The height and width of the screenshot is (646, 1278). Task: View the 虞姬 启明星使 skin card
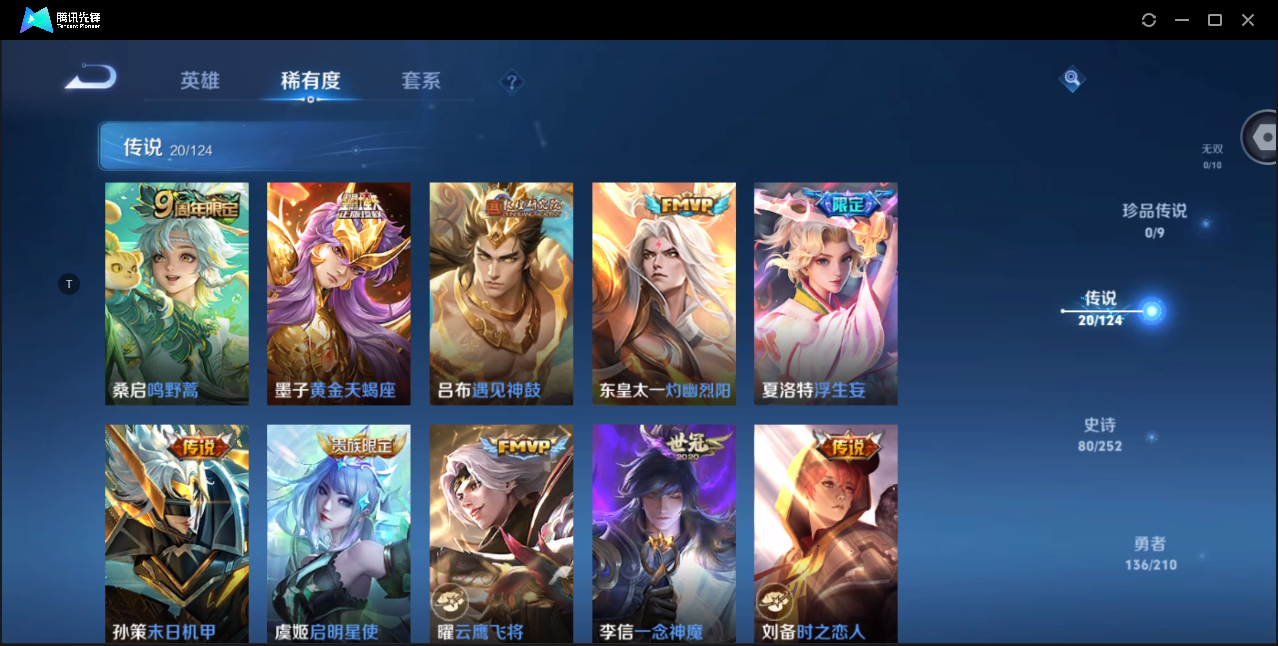click(339, 532)
